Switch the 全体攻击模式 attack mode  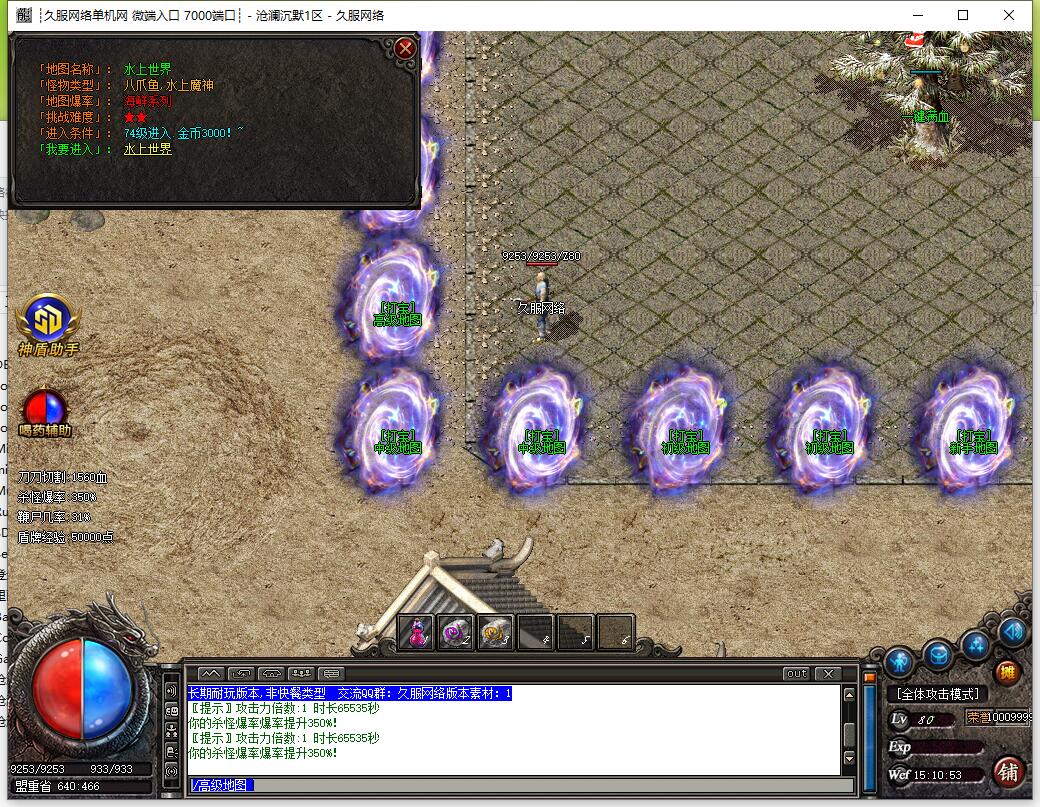pos(937,694)
